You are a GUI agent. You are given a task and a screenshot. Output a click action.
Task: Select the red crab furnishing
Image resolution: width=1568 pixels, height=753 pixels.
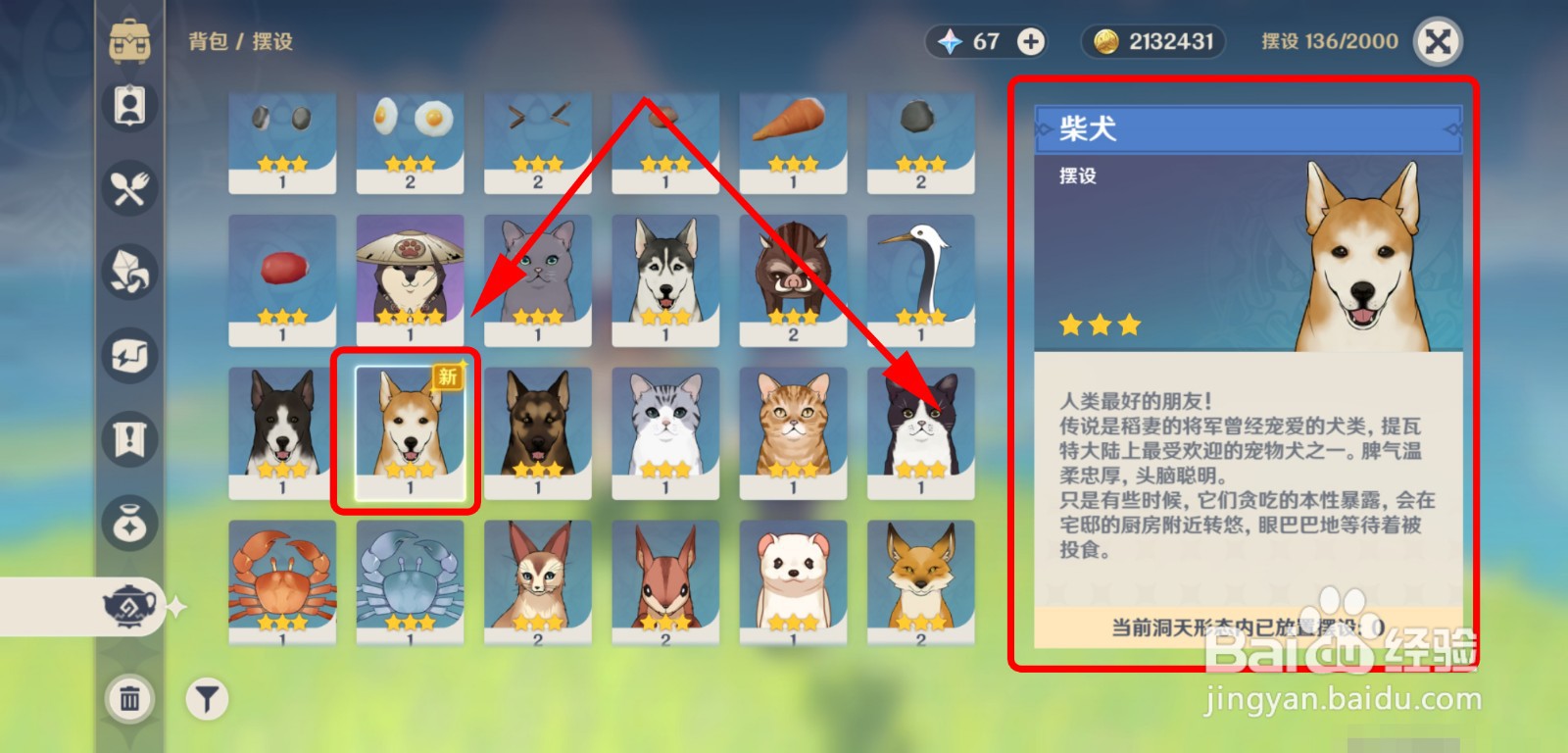click(x=281, y=578)
